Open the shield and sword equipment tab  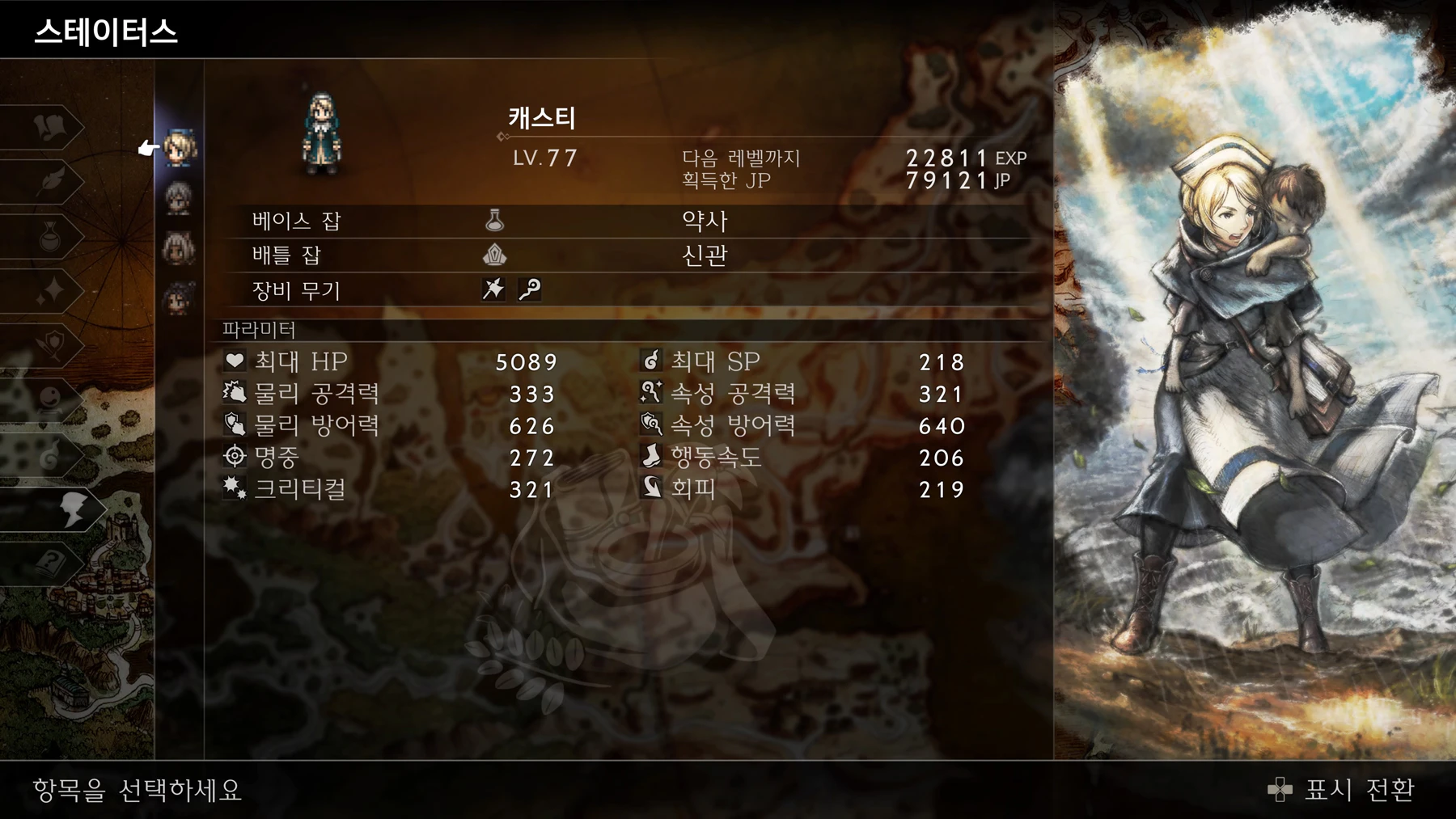(x=50, y=345)
